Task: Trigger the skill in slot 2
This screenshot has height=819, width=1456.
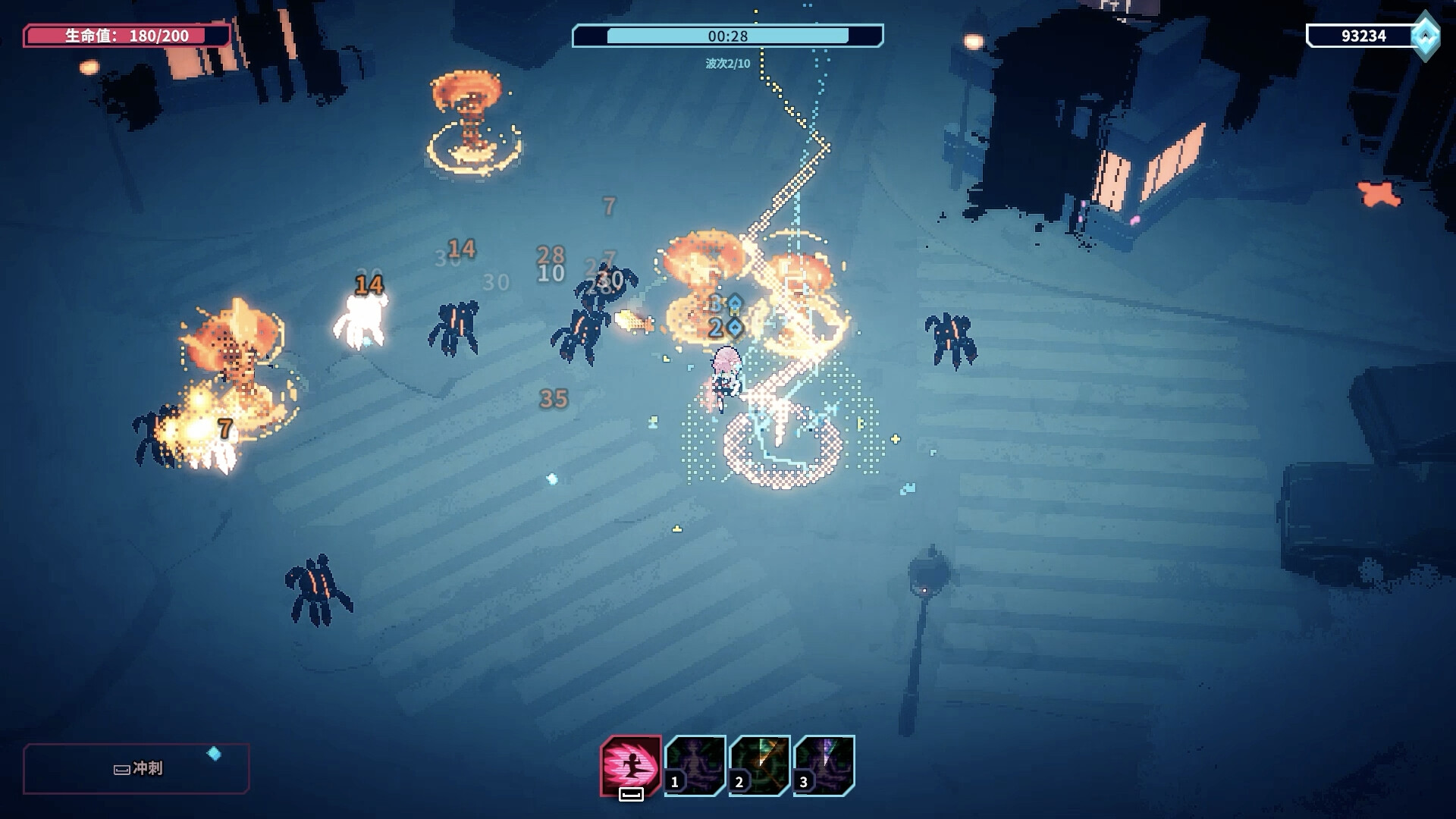Action: pyautogui.click(x=760, y=765)
